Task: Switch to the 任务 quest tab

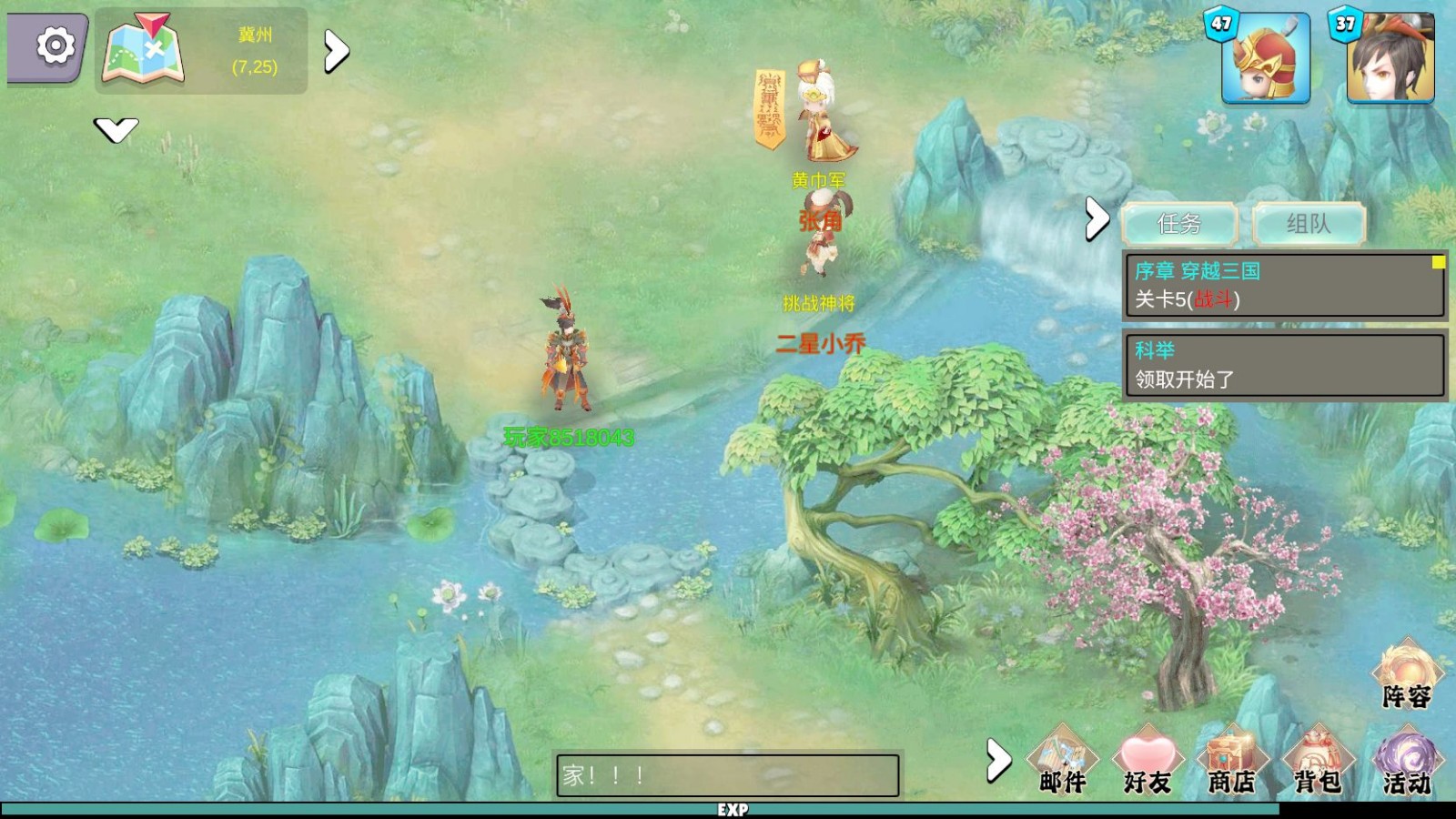Action: point(1179,224)
